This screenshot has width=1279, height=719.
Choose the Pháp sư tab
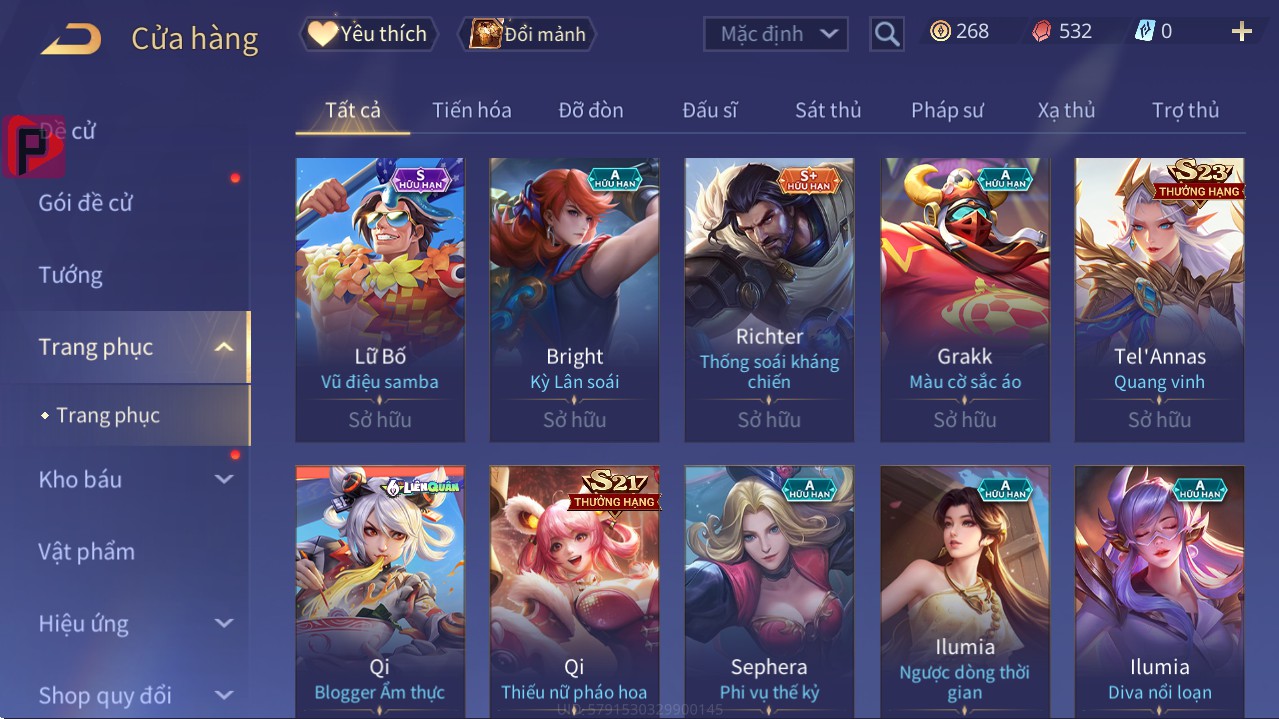click(x=947, y=110)
